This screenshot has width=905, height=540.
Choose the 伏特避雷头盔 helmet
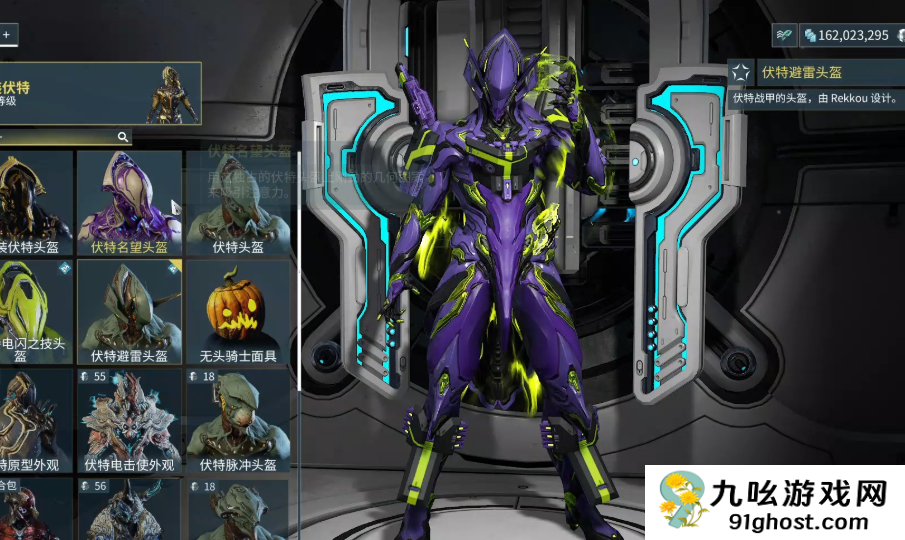tap(129, 312)
